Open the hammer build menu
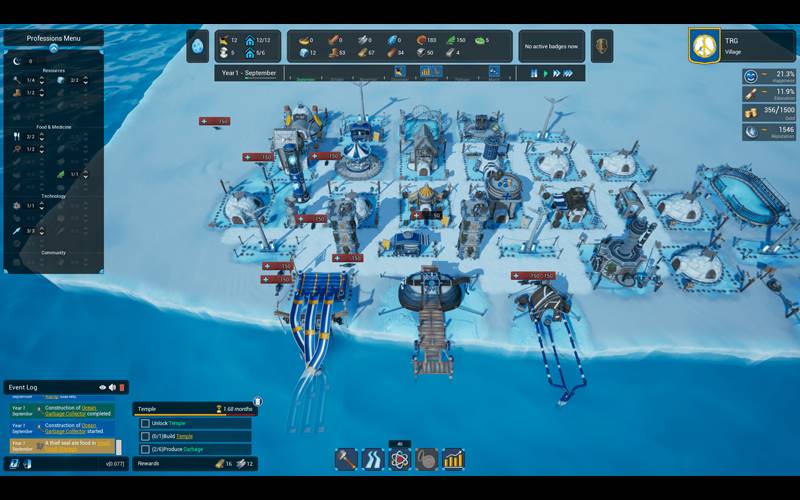 (x=346, y=460)
